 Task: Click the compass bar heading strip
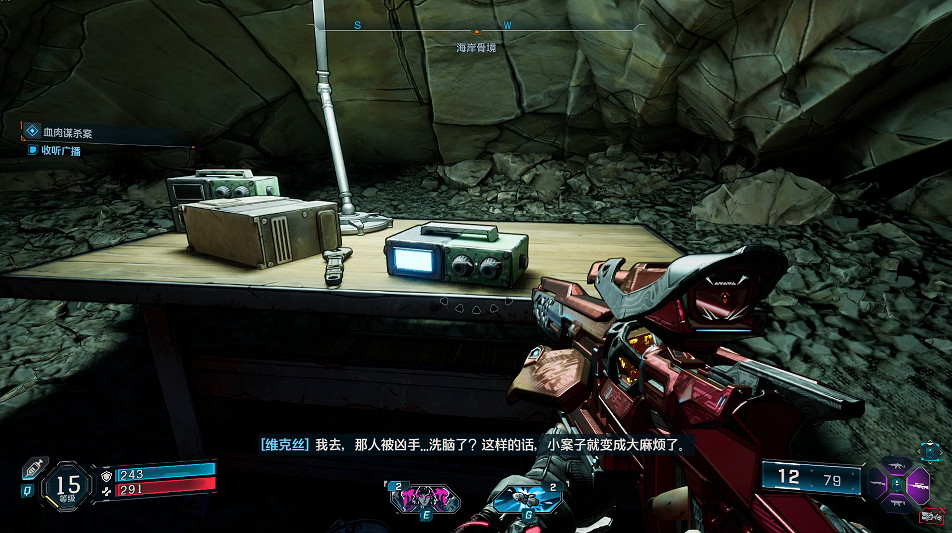coord(480,26)
